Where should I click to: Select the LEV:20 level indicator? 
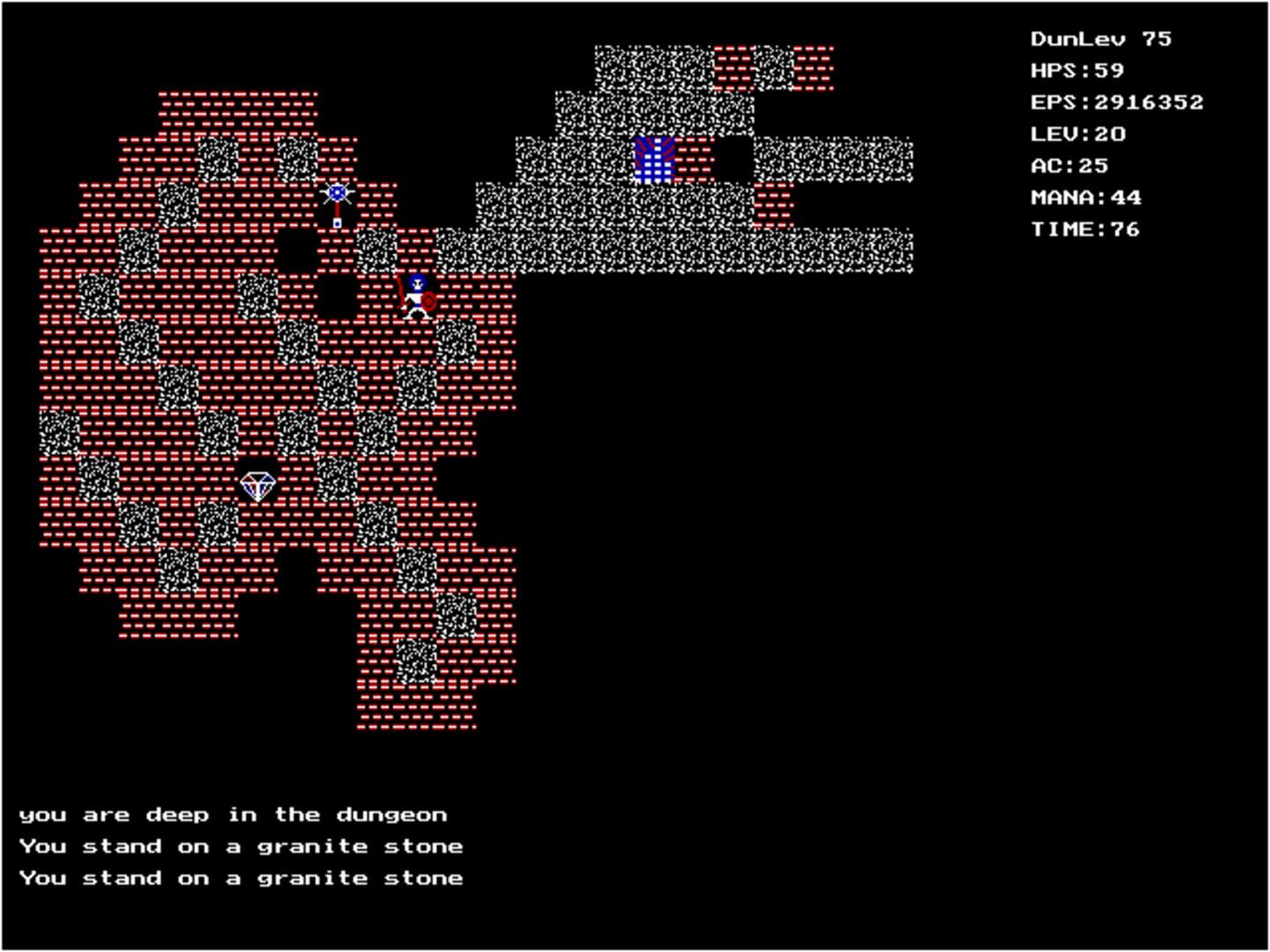[1078, 133]
